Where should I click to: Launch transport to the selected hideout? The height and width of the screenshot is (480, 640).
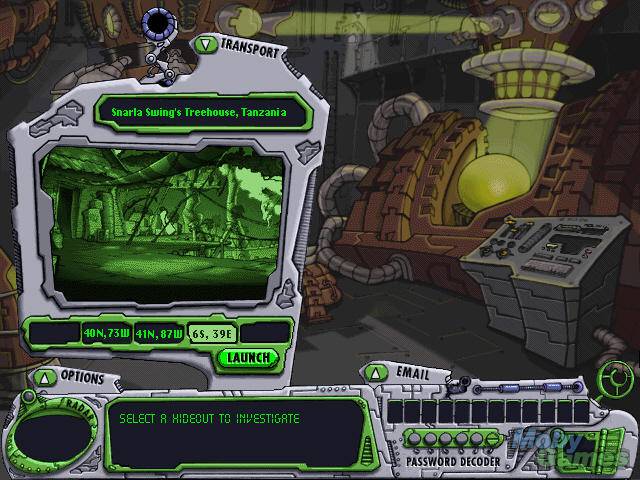(248, 357)
